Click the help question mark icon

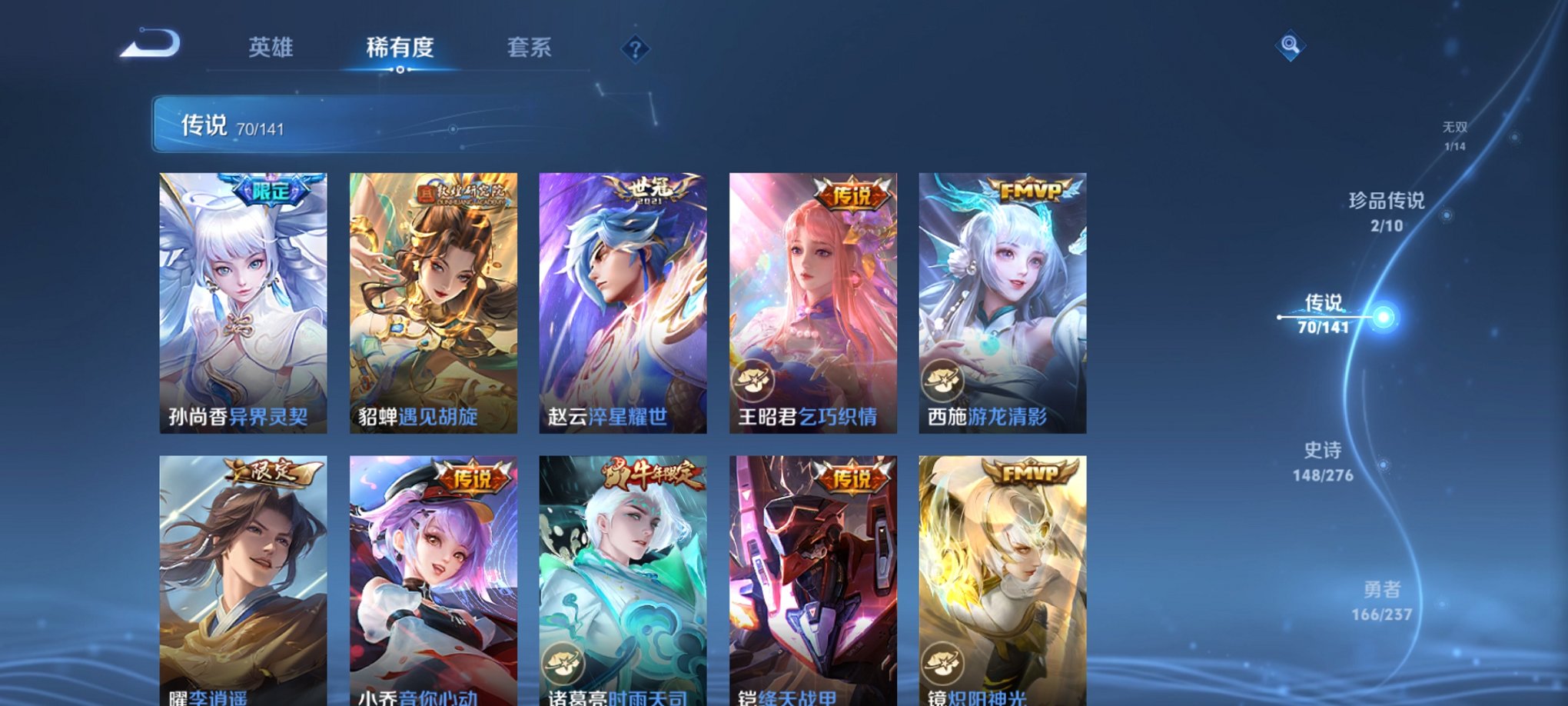pyautogui.click(x=634, y=49)
